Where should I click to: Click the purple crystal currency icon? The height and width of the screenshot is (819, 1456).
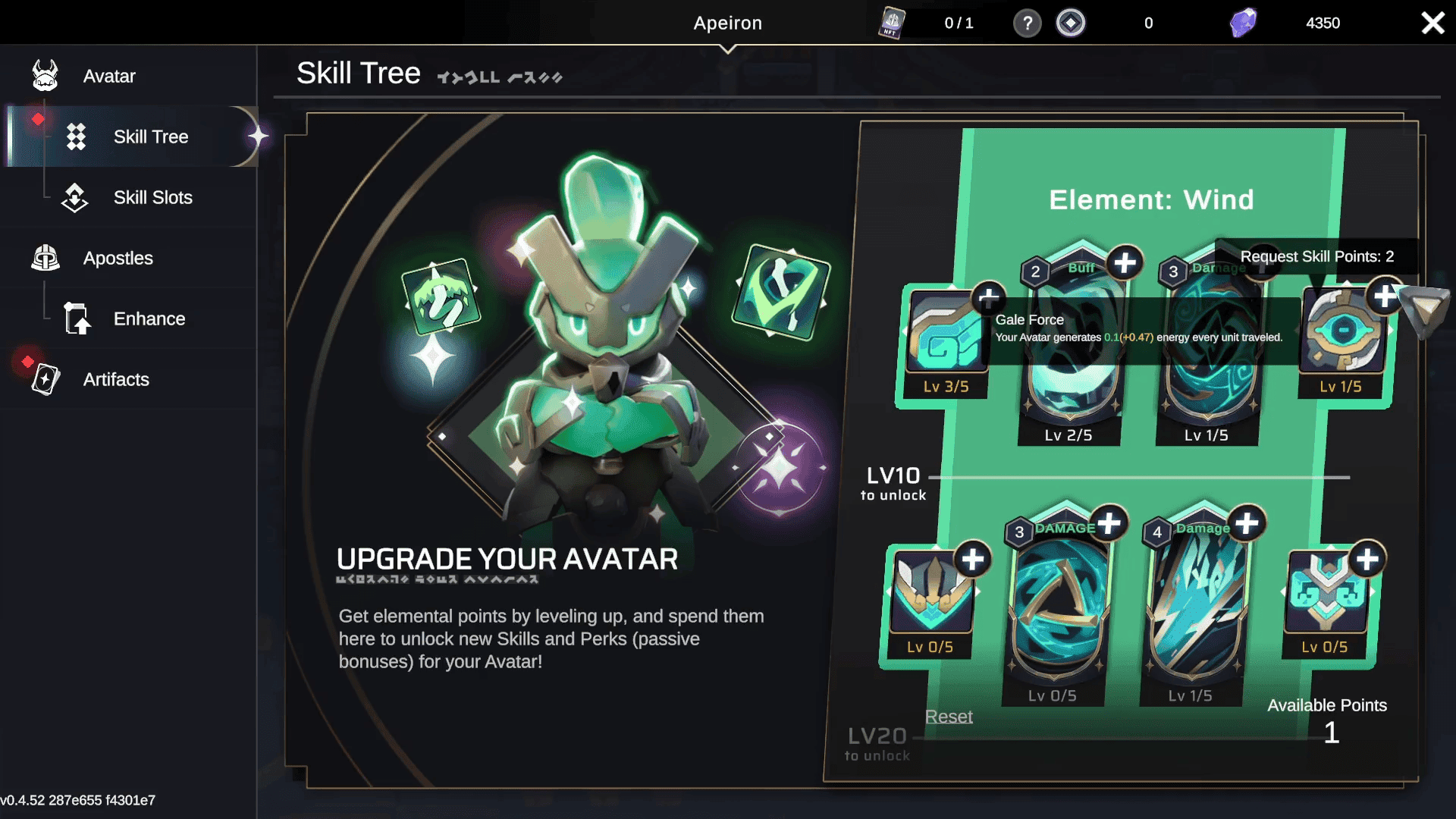tap(1242, 23)
